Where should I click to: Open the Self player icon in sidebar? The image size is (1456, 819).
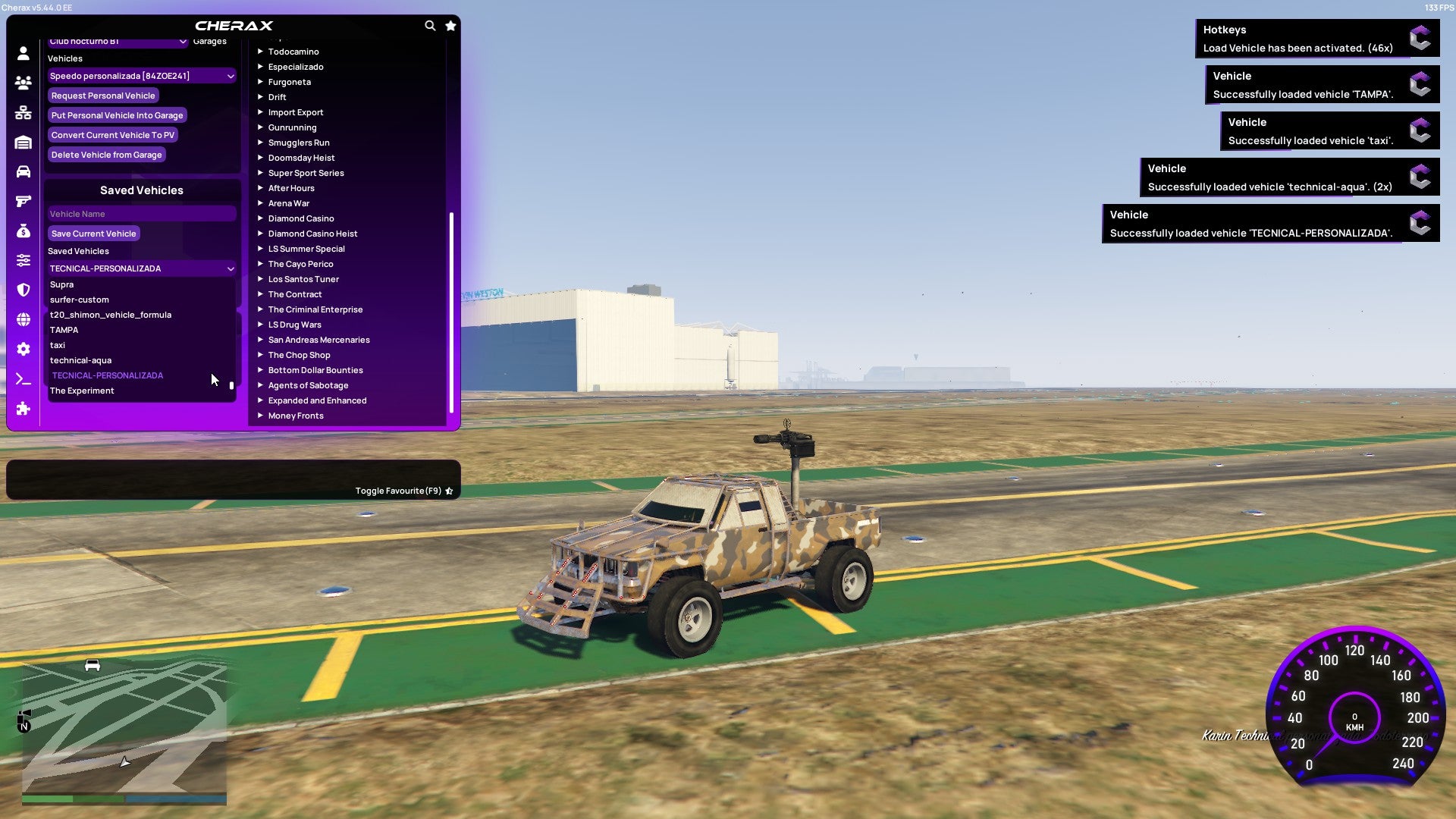[x=23, y=53]
